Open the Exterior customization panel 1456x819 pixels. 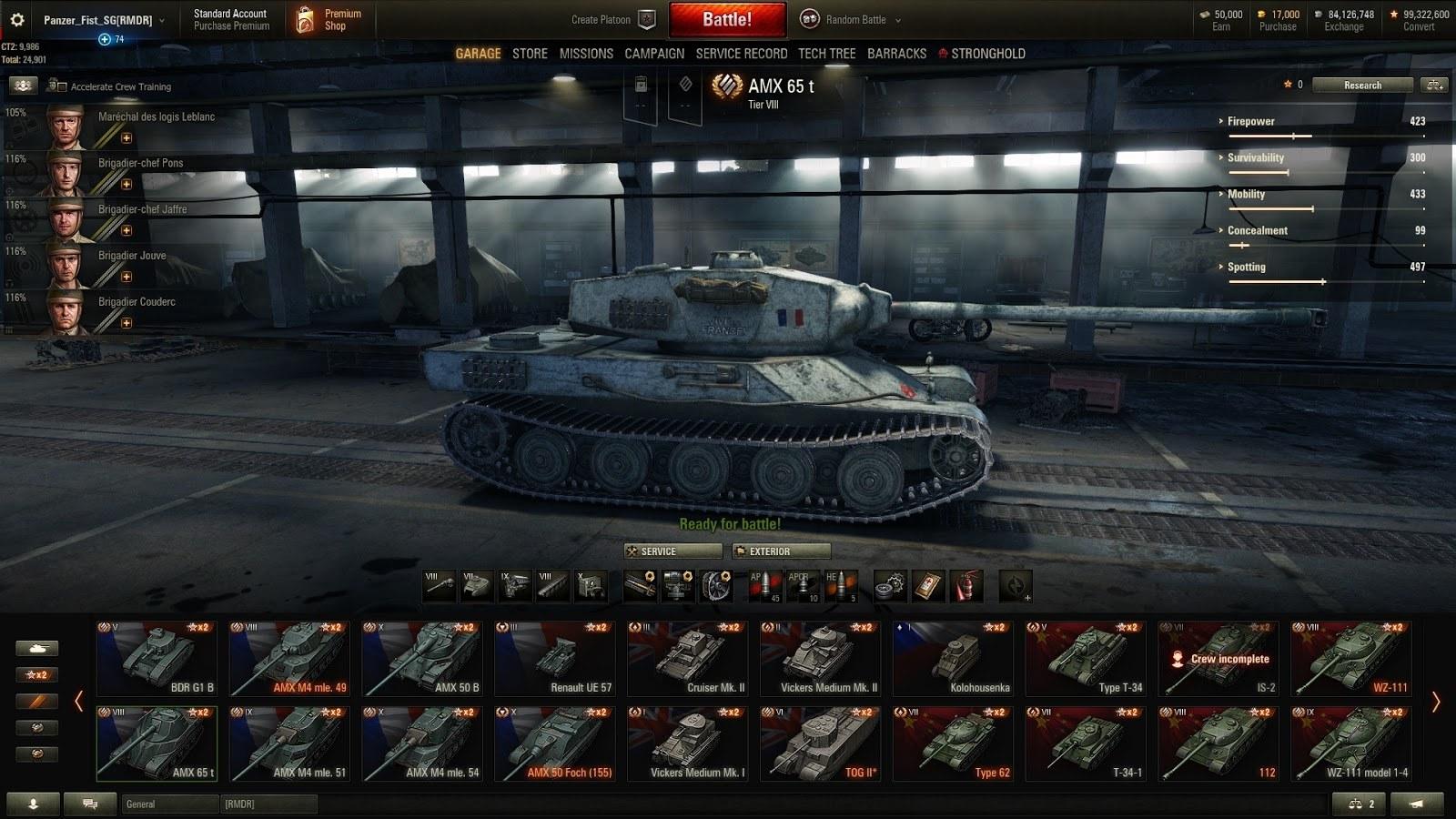[782, 551]
